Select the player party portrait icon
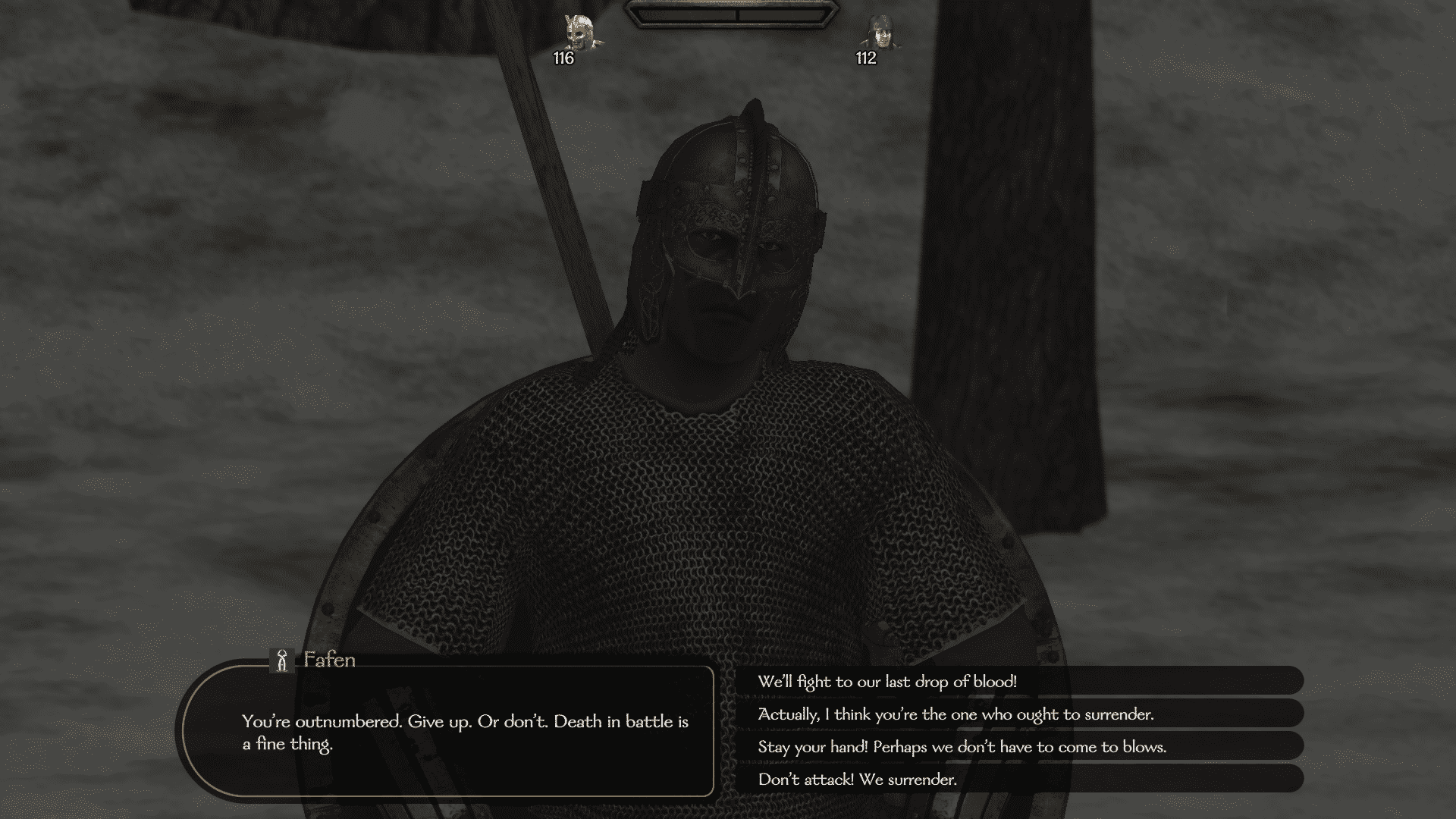This screenshot has height=819, width=1456. pyautogui.click(x=882, y=32)
